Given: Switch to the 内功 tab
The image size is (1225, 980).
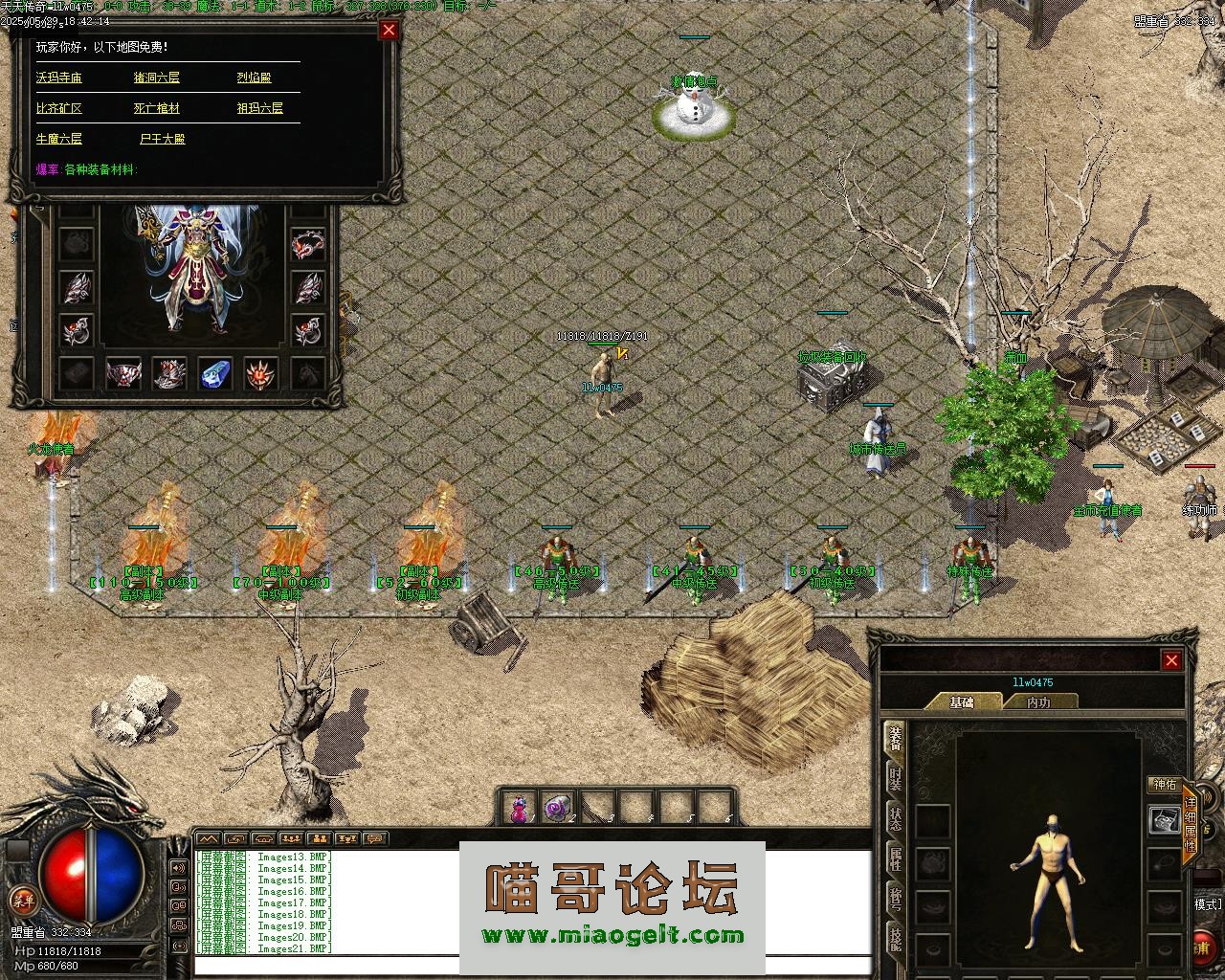Looking at the screenshot, I should (1038, 702).
